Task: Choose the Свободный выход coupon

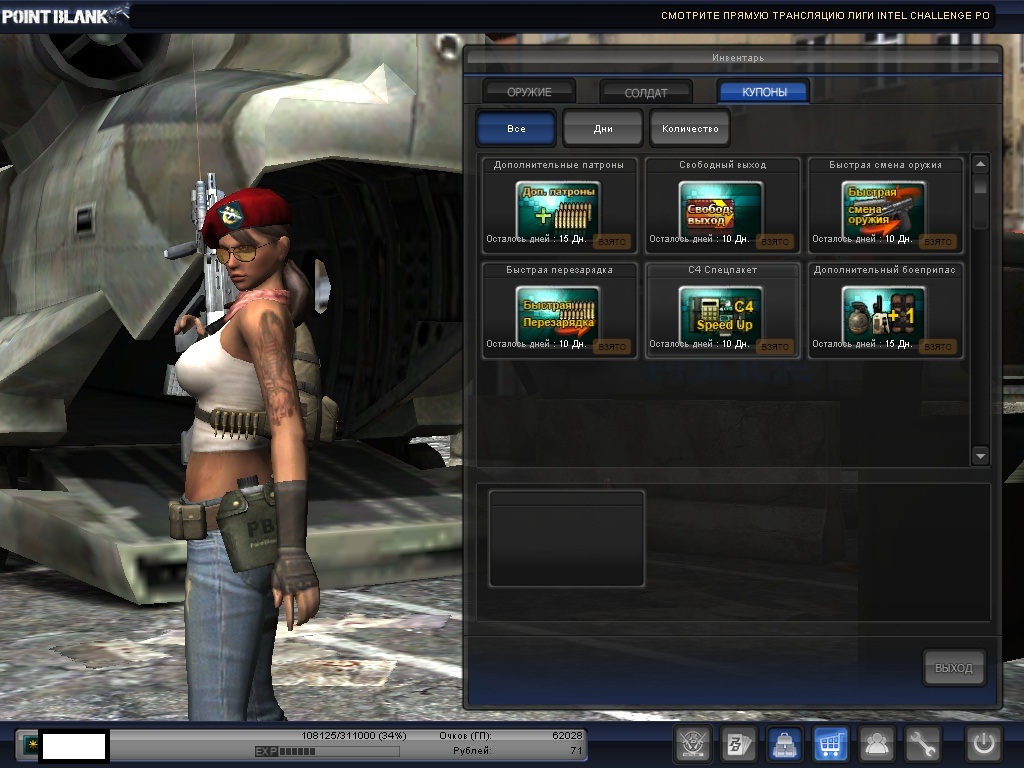Action: tap(721, 209)
